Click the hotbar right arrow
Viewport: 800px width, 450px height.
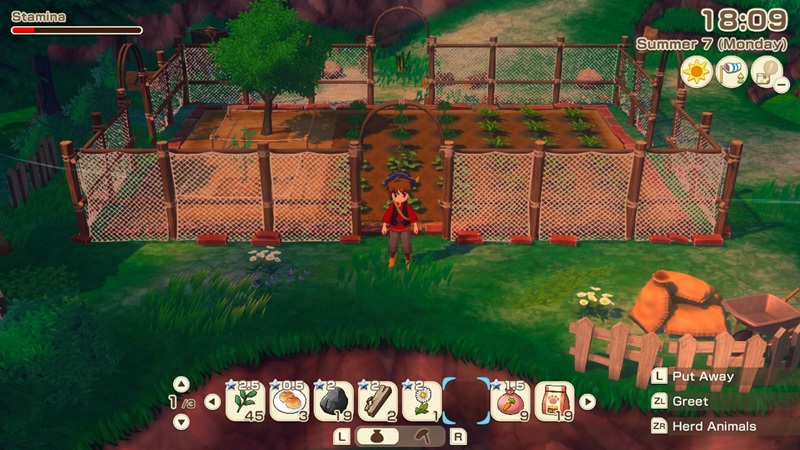[x=587, y=402]
